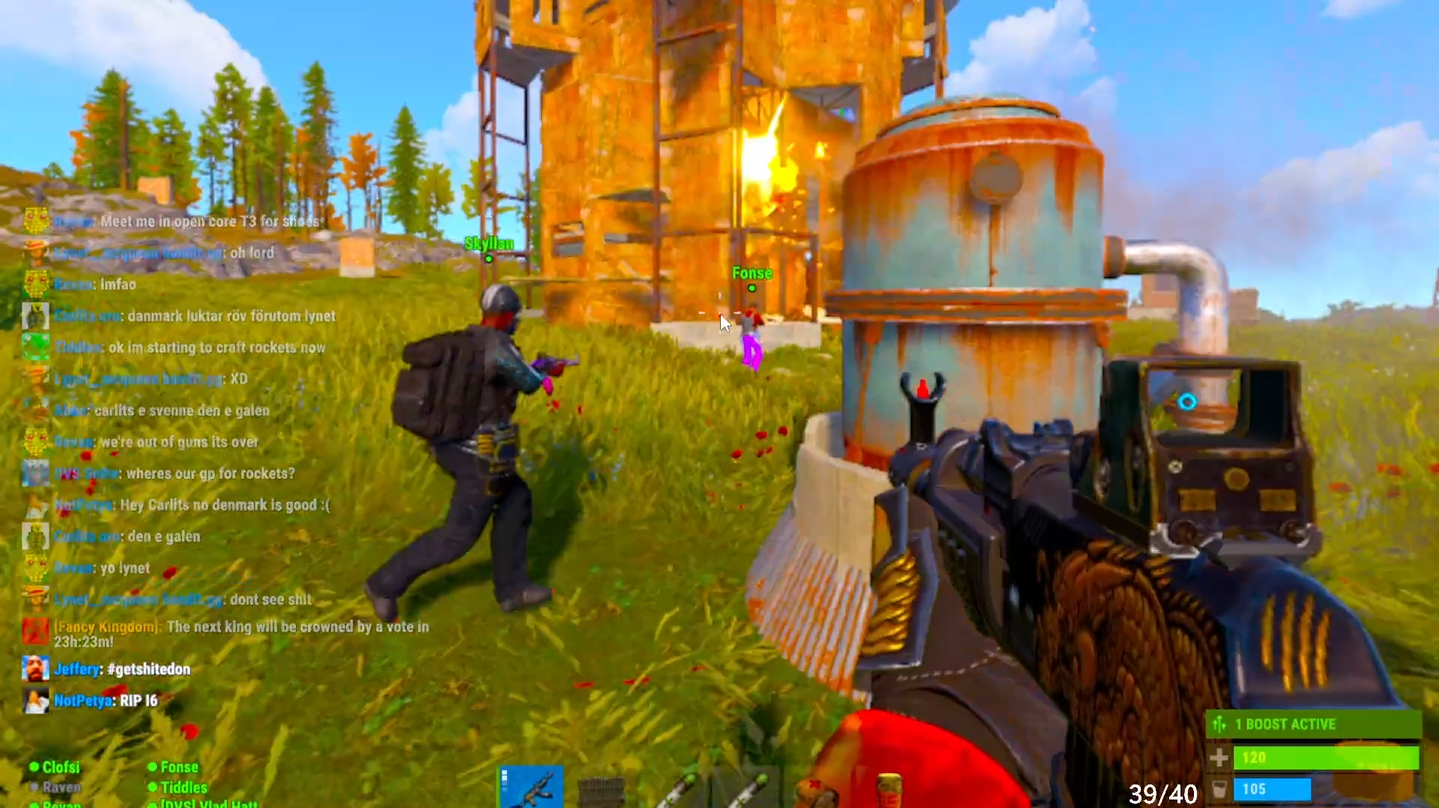The image size is (1439, 808).
Task: Click the Skyllan nameplate above the teammate
Action: 488,242
